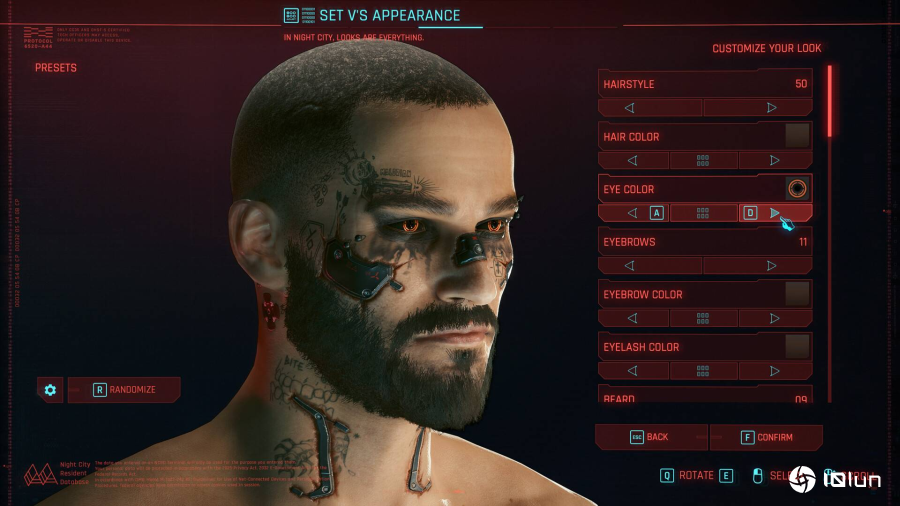Open the eyelash color grid picker
This screenshot has height=506, width=900.
point(703,371)
